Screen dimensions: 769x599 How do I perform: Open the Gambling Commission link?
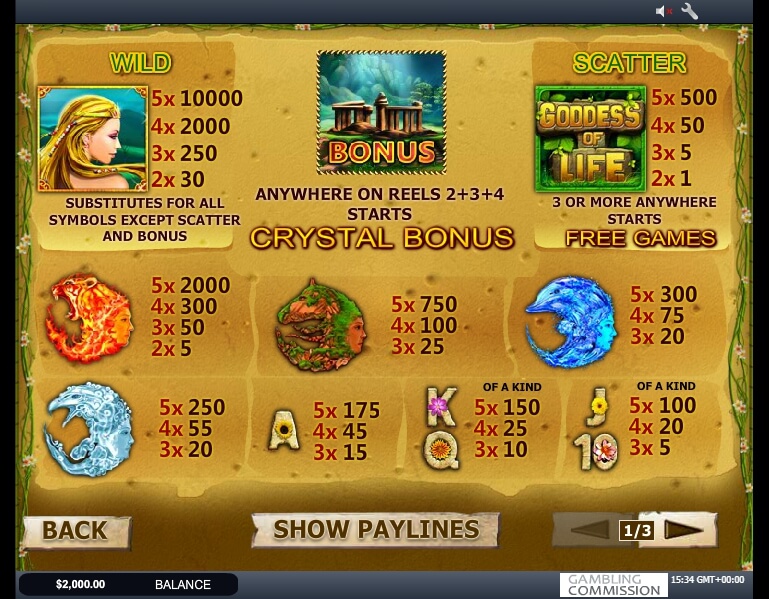(613, 584)
